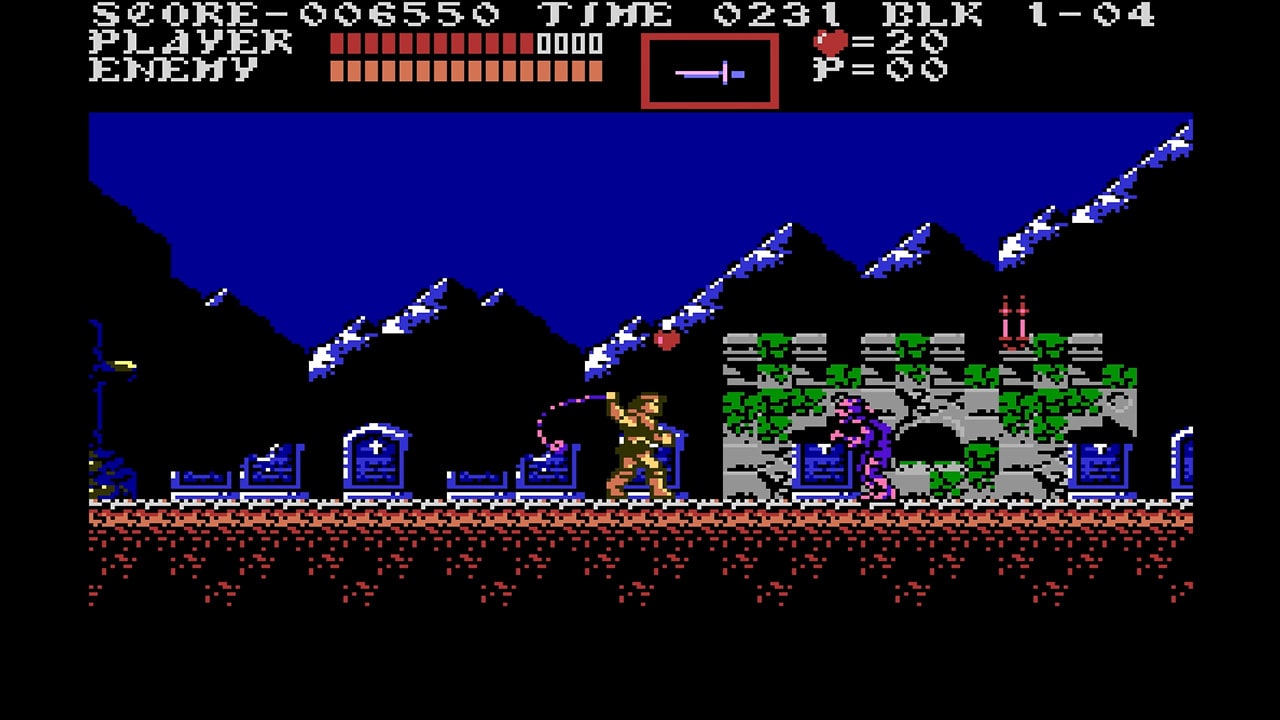Click the red candle flames on the wall

click(x=1011, y=310)
